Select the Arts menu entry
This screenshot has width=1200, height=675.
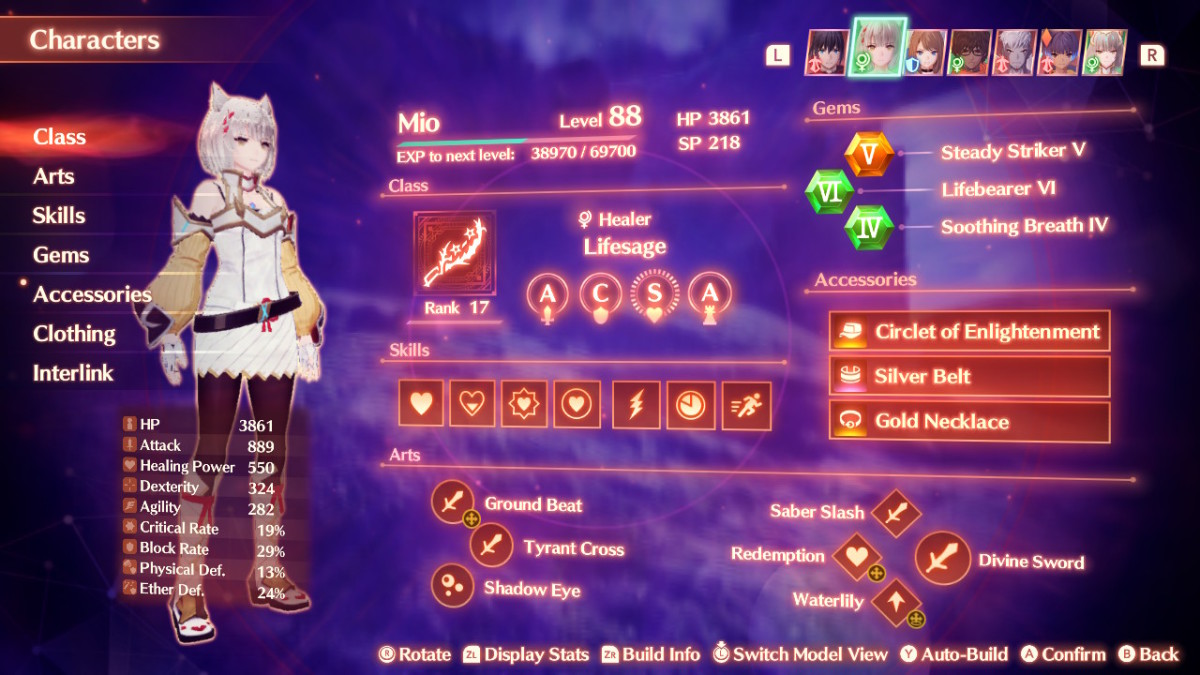pyautogui.click(x=54, y=176)
